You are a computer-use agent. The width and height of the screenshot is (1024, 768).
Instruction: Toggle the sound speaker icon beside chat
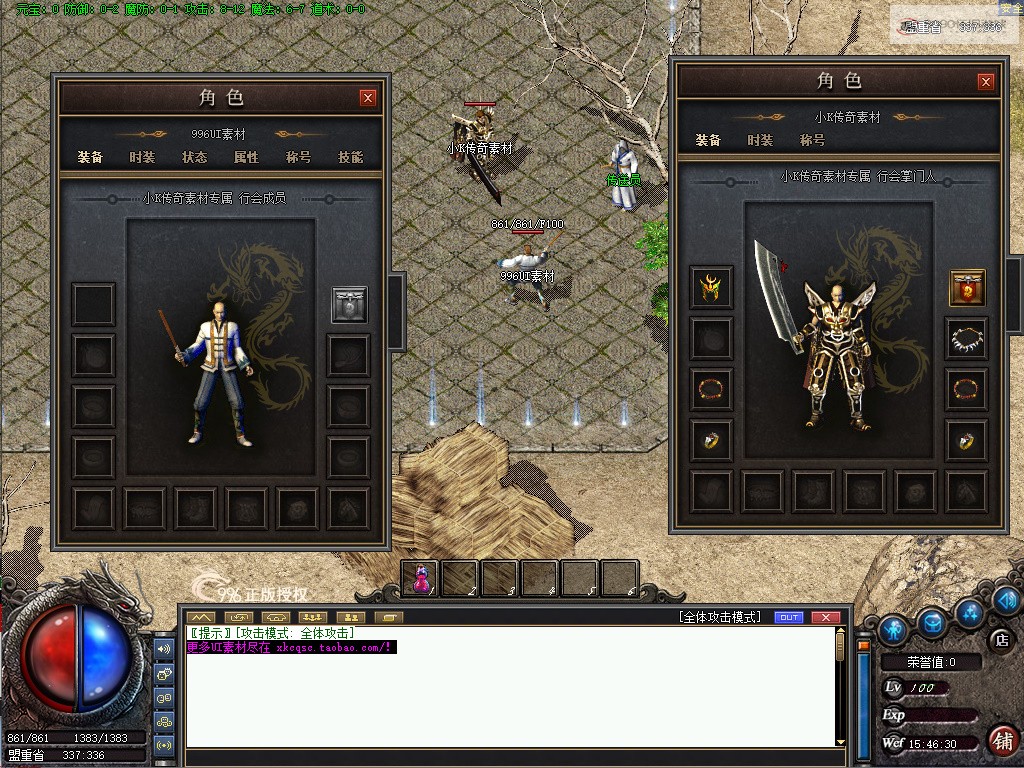(164, 648)
